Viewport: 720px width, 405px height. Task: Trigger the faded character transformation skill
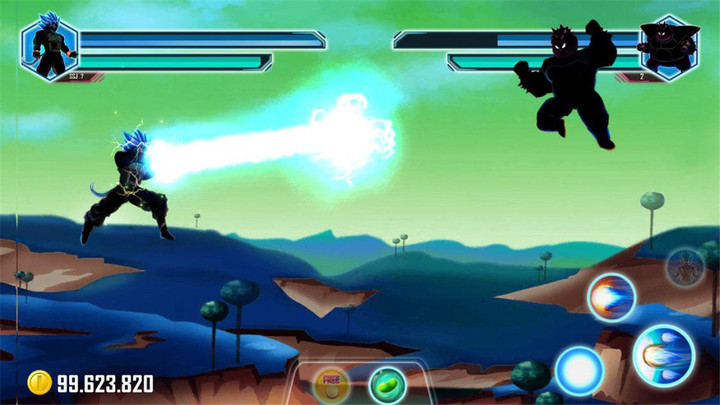pyautogui.click(x=686, y=267)
